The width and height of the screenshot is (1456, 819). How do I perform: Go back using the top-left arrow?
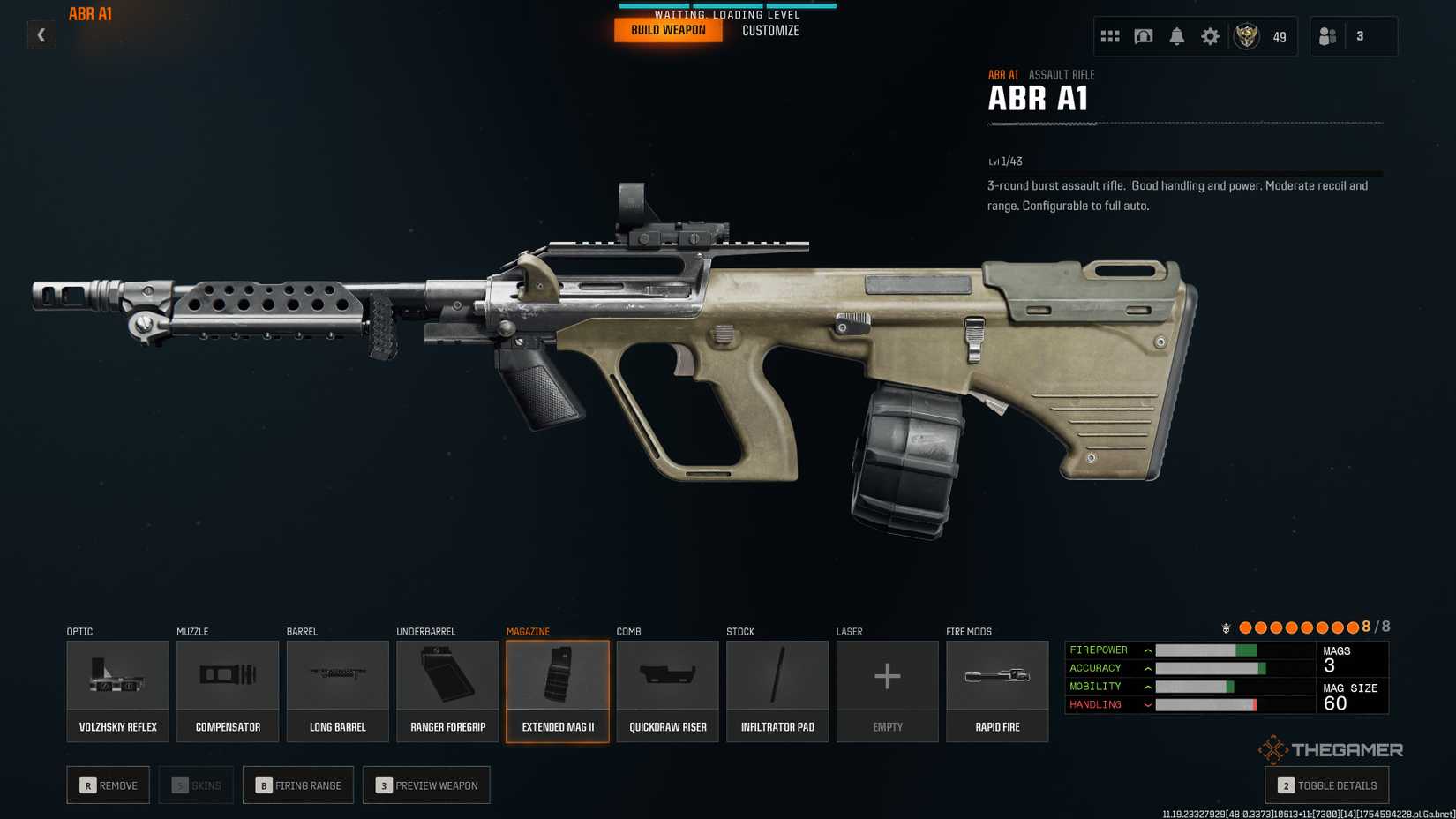(x=41, y=35)
